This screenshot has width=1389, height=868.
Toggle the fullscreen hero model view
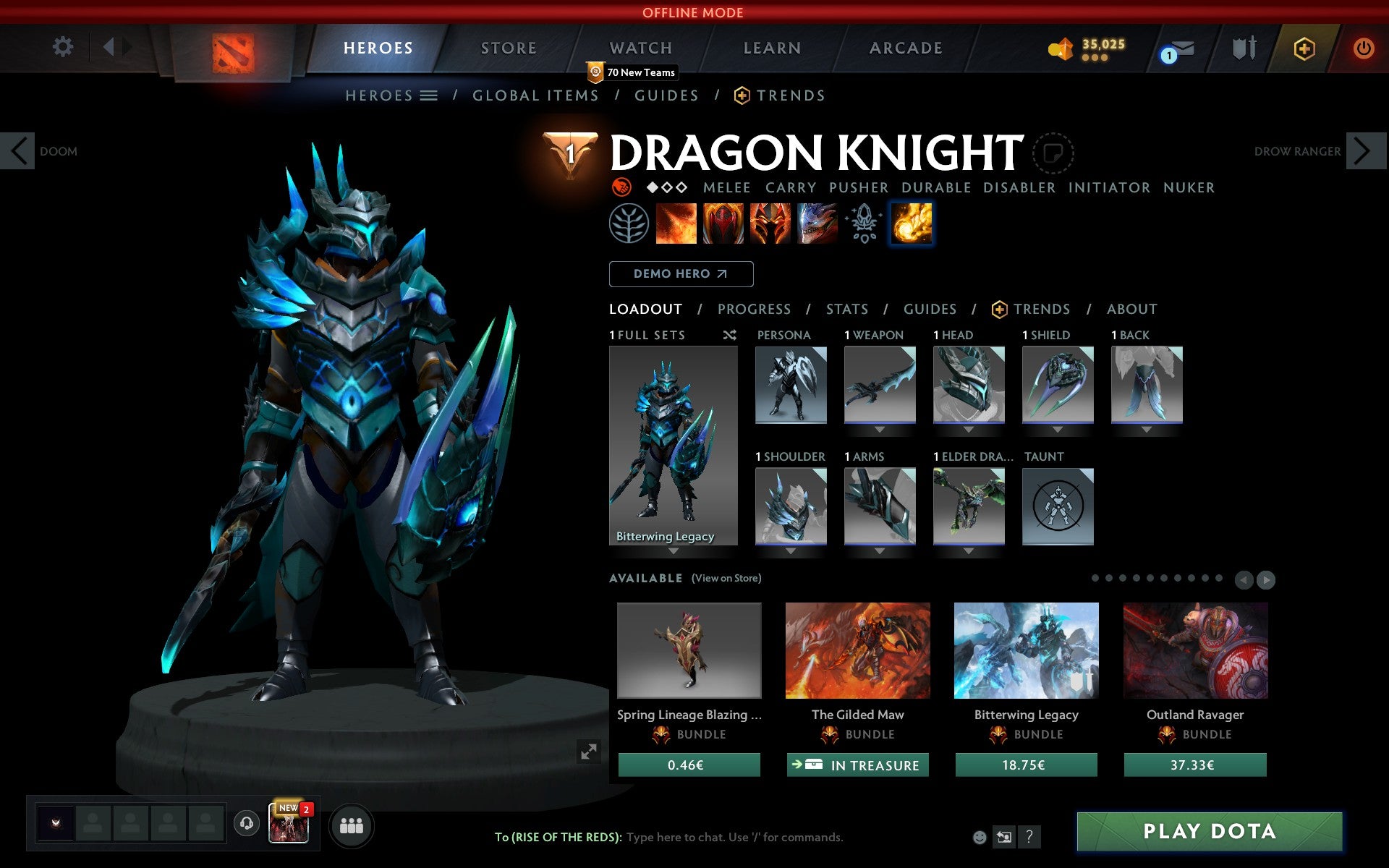587,751
